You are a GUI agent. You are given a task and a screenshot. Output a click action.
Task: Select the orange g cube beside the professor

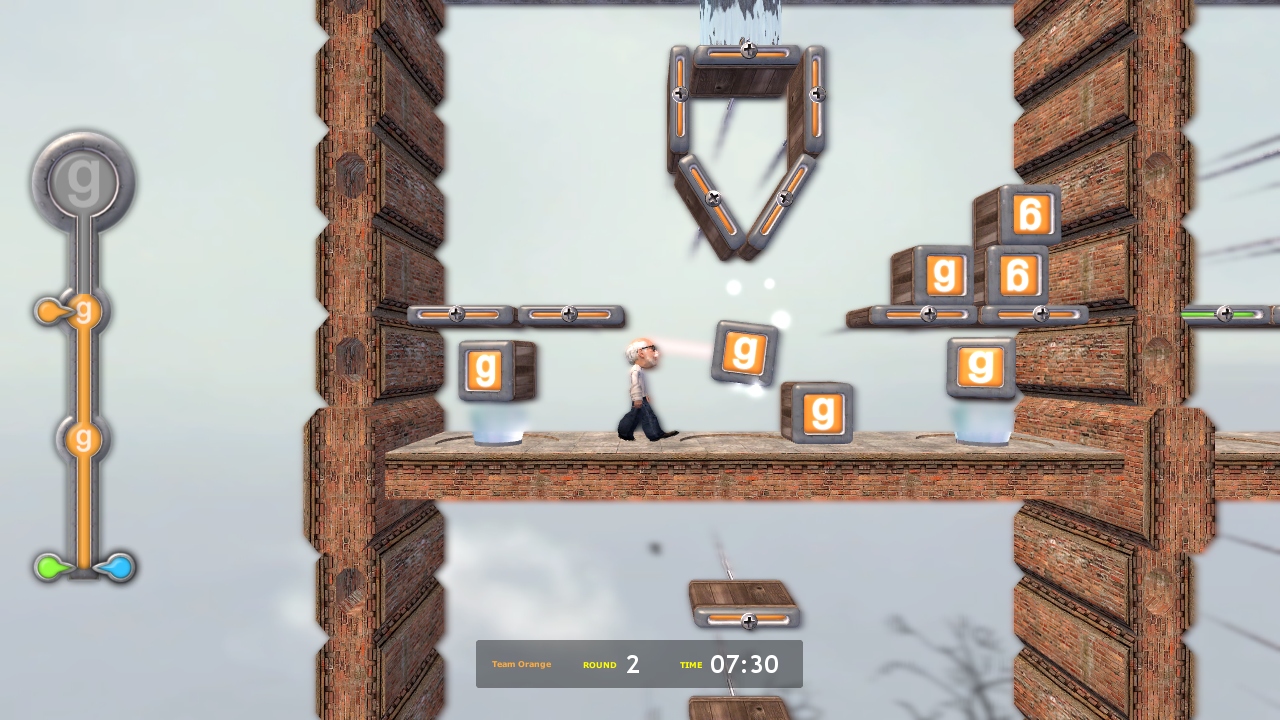click(x=742, y=352)
